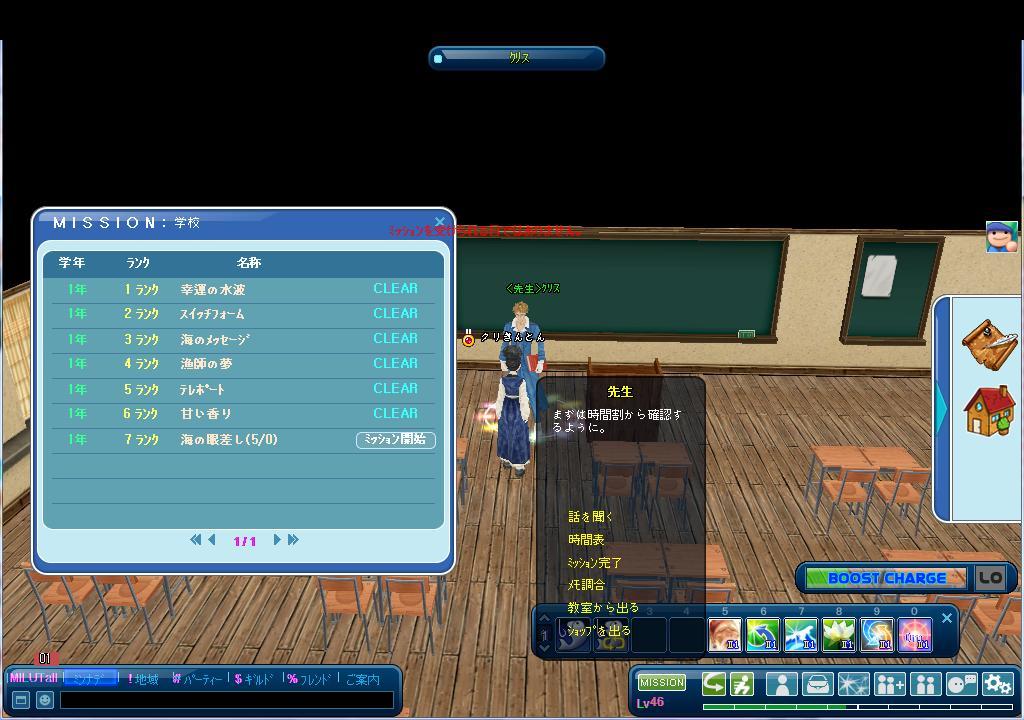This screenshot has width=1024, height=720.
Task: Jump to the last mission list page
Action: point(293,540)
